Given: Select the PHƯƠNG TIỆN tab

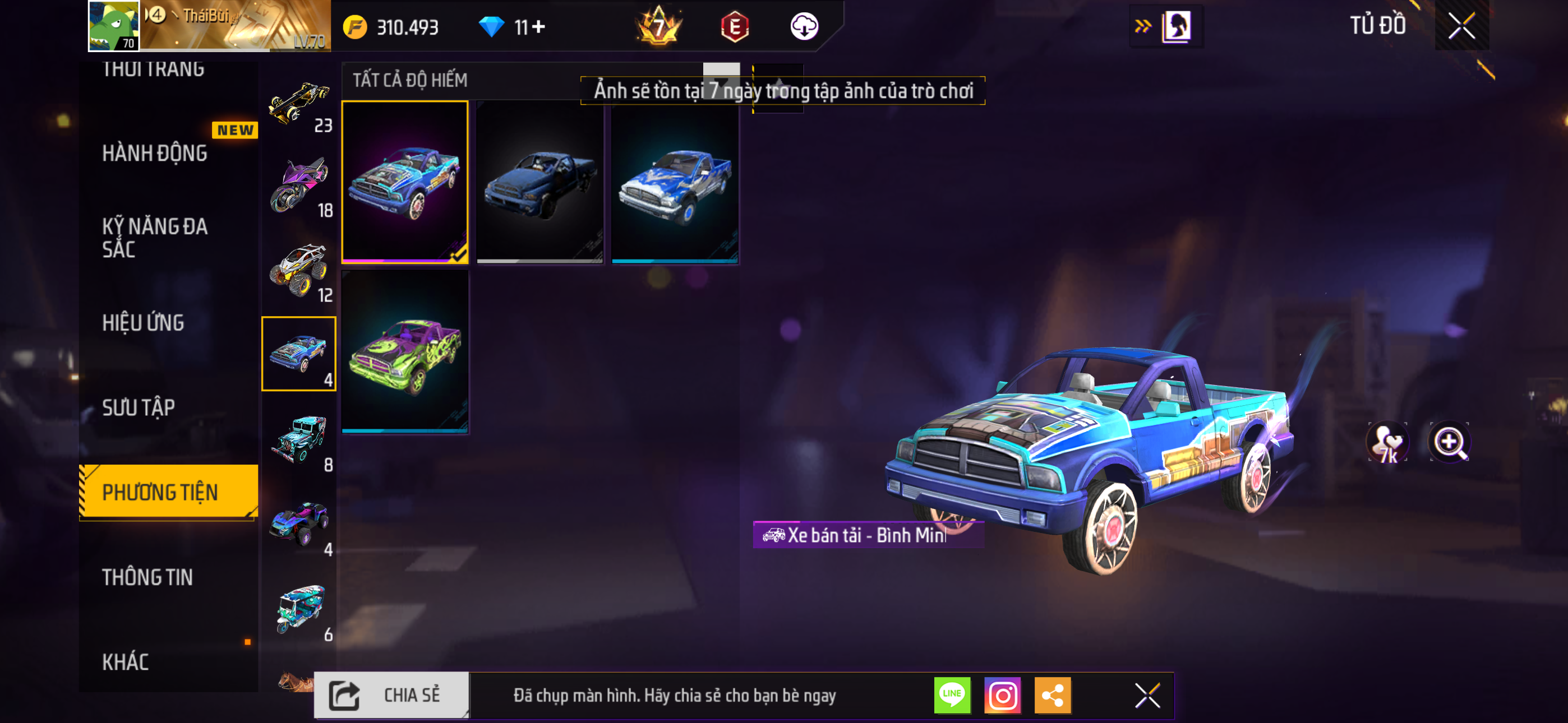Looking at the screenshot, I should pos(161,492).
